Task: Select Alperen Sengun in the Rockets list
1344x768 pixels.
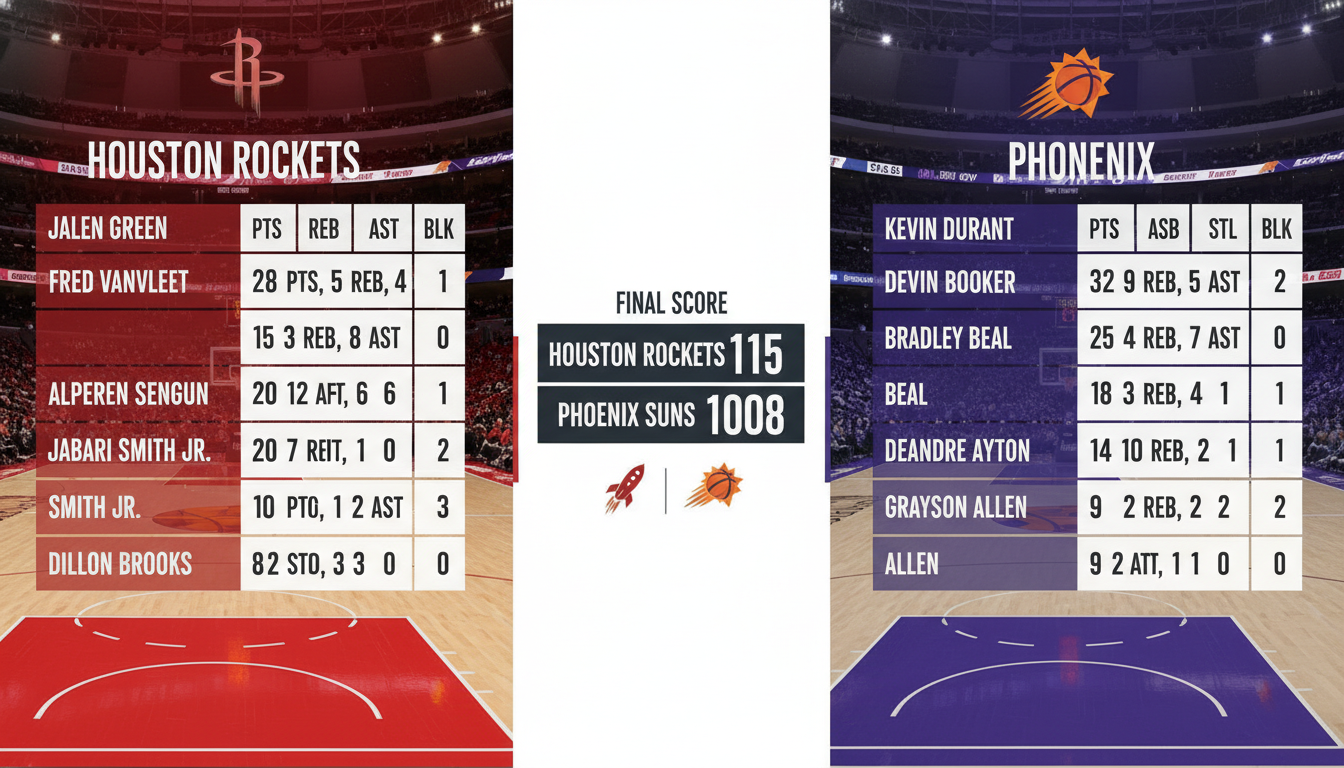Action: click(128, 394)
